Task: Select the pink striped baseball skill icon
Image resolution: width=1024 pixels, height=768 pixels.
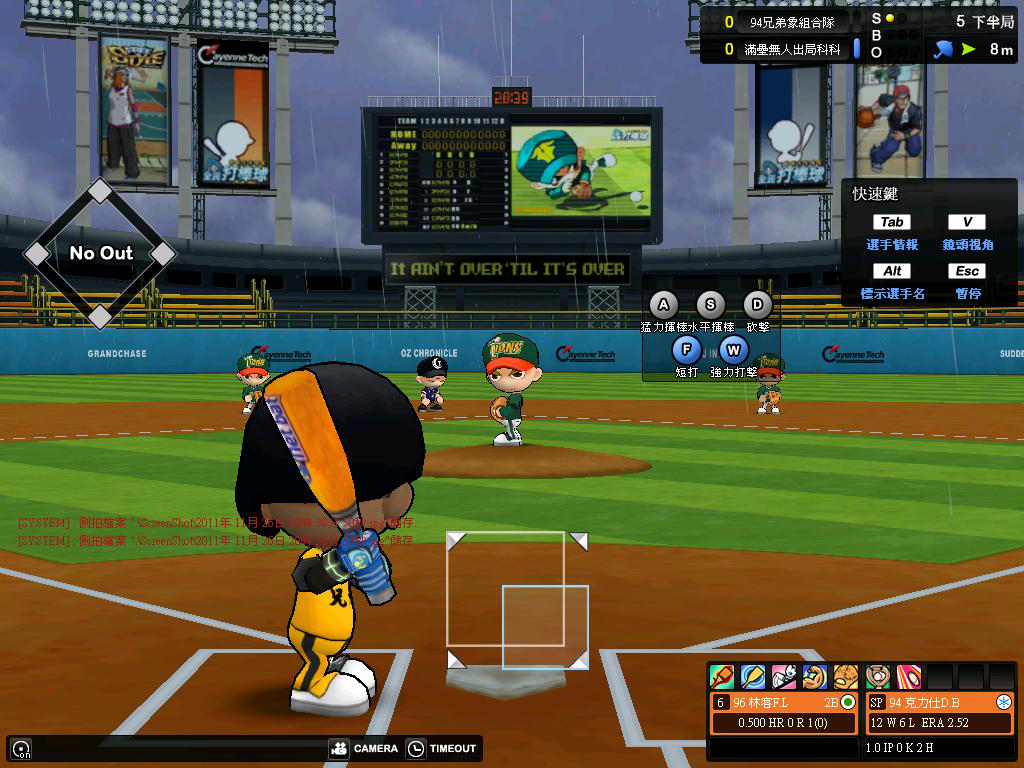Action: click(x=909, y=677)
